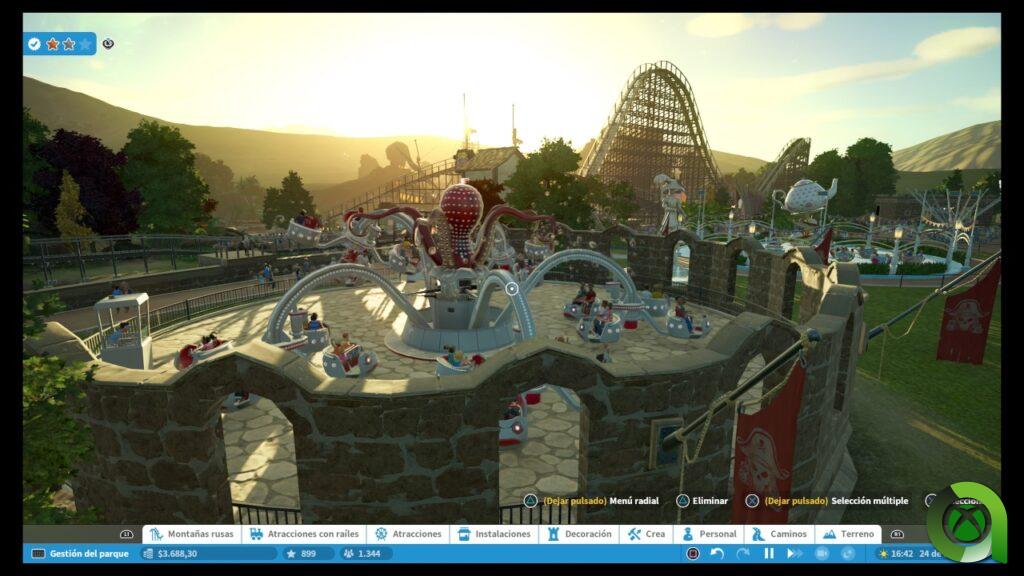Open the guest count panel
Viewport: 1024px width, 576px height.
[364, 553]
